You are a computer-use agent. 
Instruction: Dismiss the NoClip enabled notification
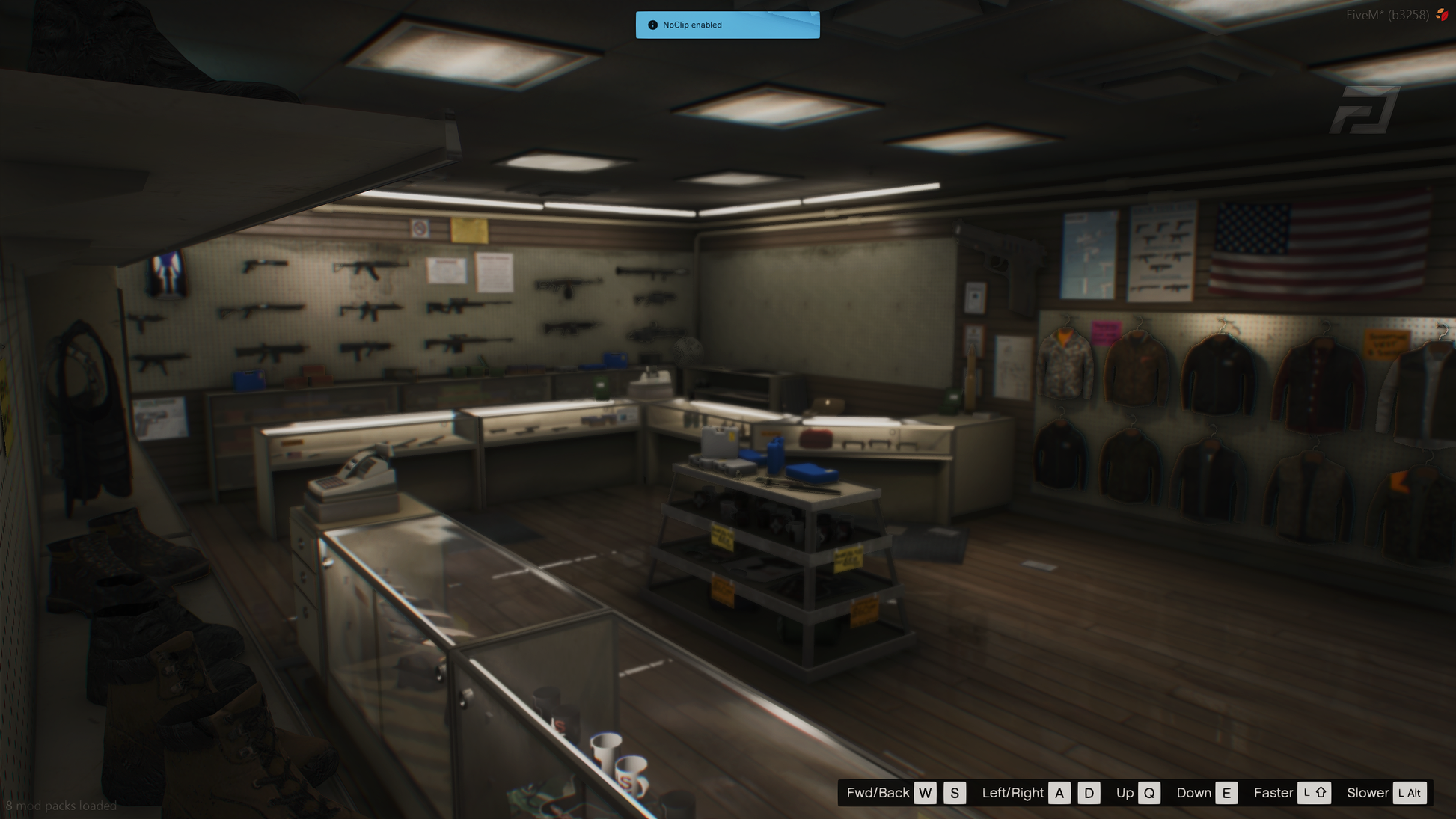pos(727,25)
